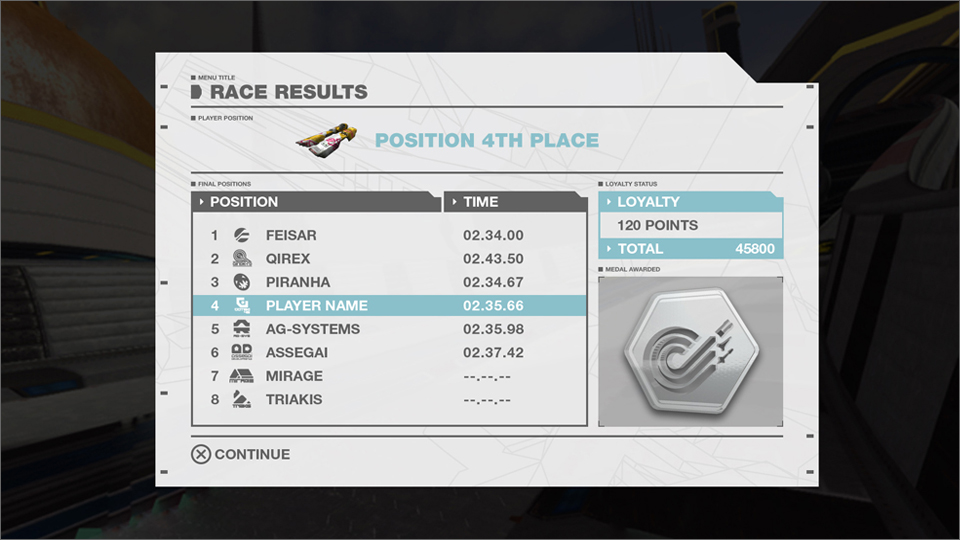Click the POSITION column header
This screenshot has height=540, width=960.
click(x=315, y=202)
